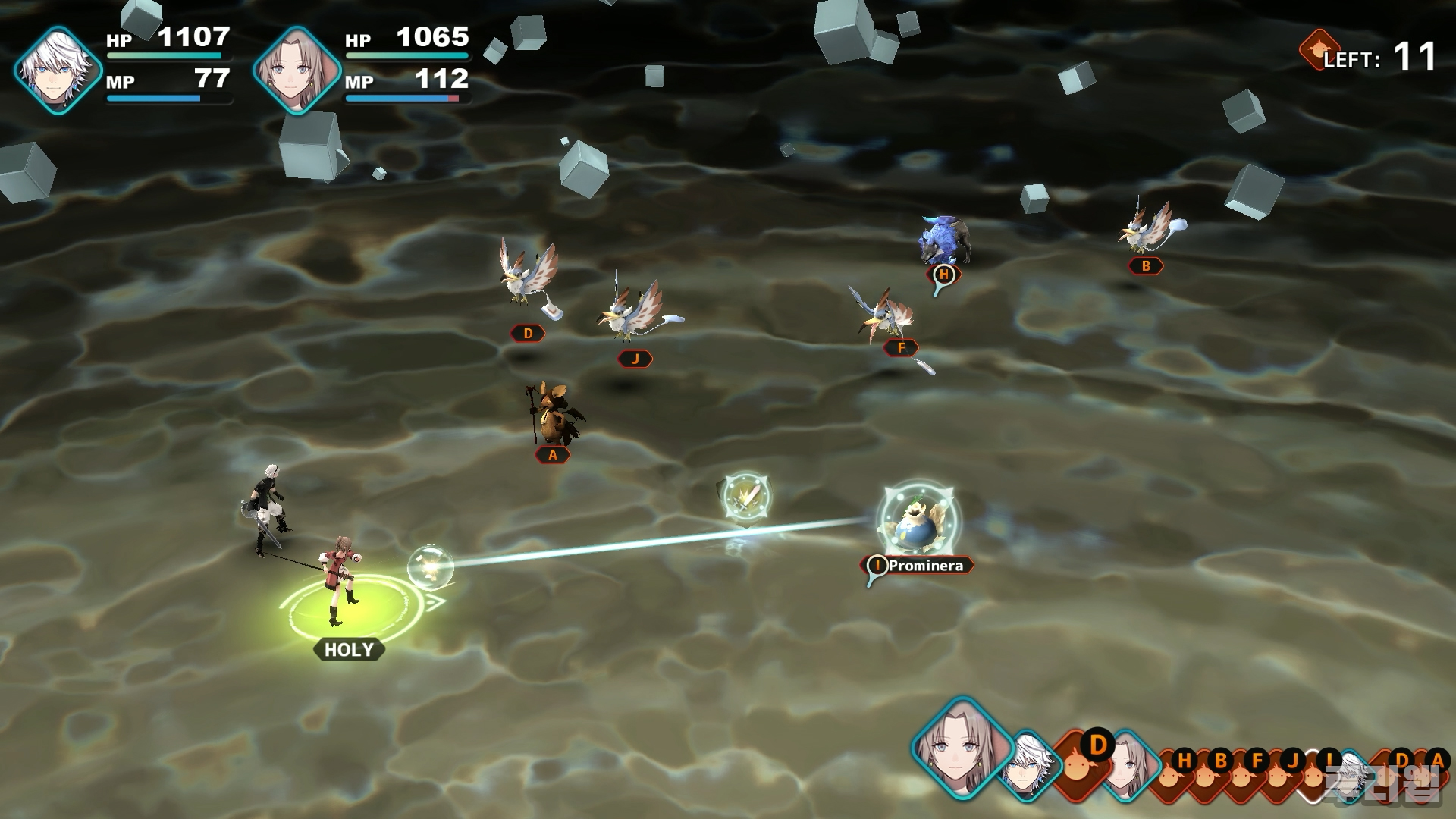Click the HOLY skill label
The height and width of the screenshot is (819, 1456).
[349, 650]
